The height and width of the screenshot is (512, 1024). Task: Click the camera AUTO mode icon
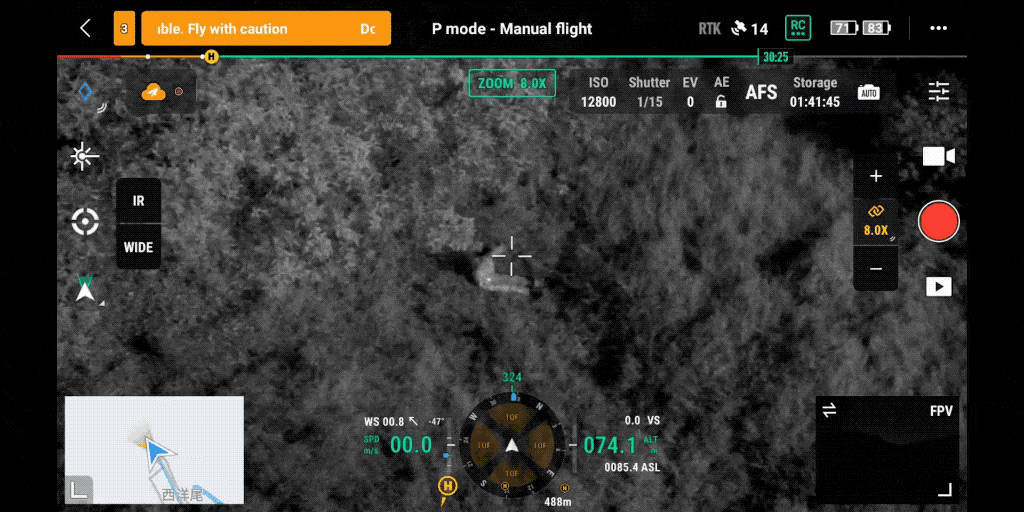(x=868, y=93)
